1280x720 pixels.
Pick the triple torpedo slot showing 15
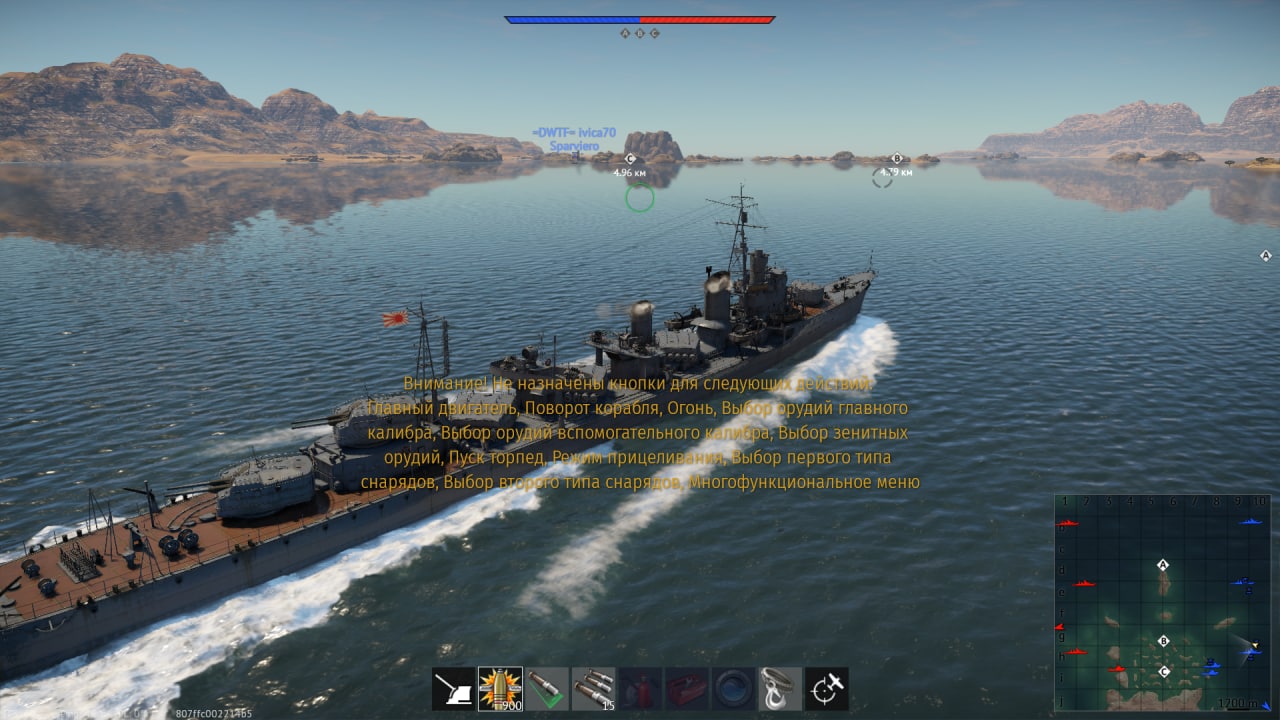(593, 689)
